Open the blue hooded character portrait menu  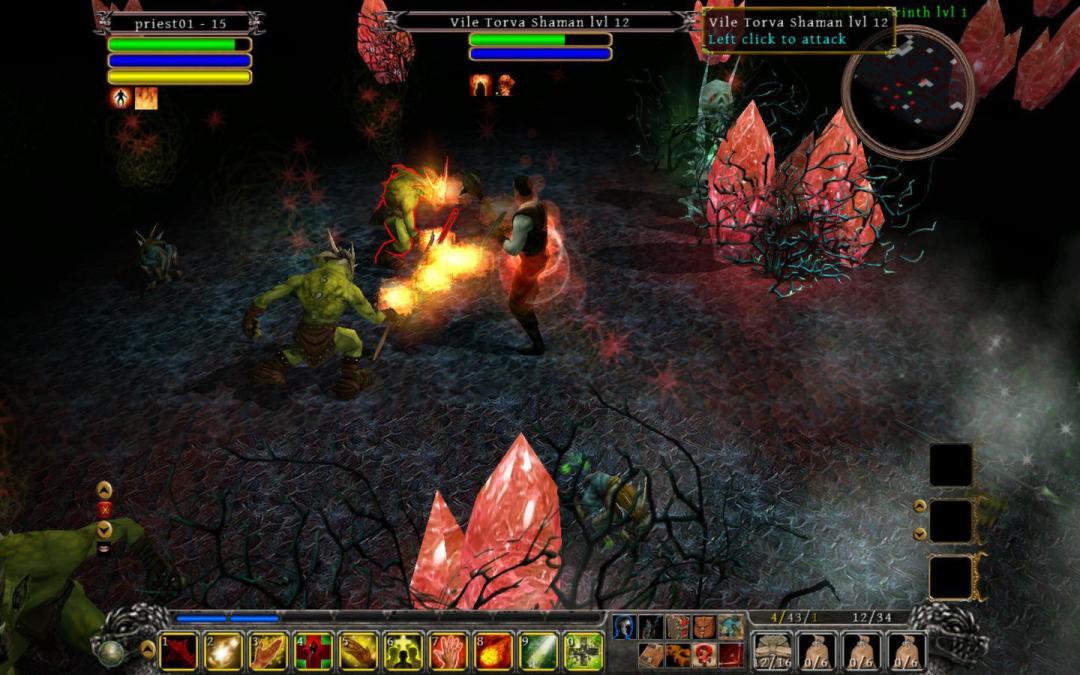pos(624,627)
